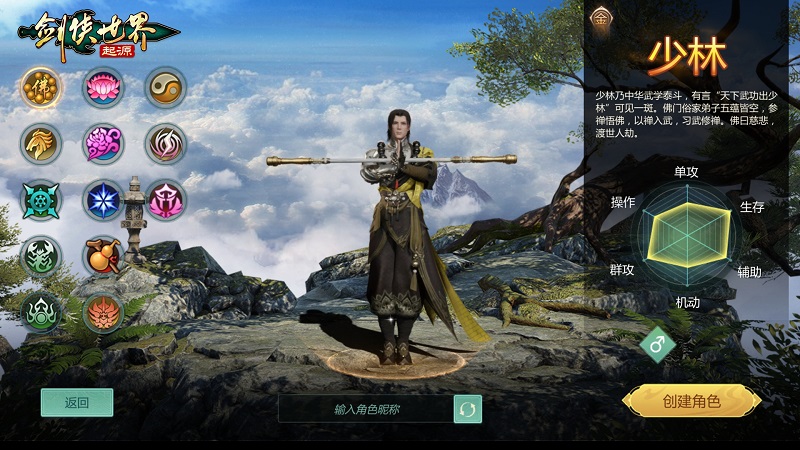Select the red-white swirling blades class icon

165,144
